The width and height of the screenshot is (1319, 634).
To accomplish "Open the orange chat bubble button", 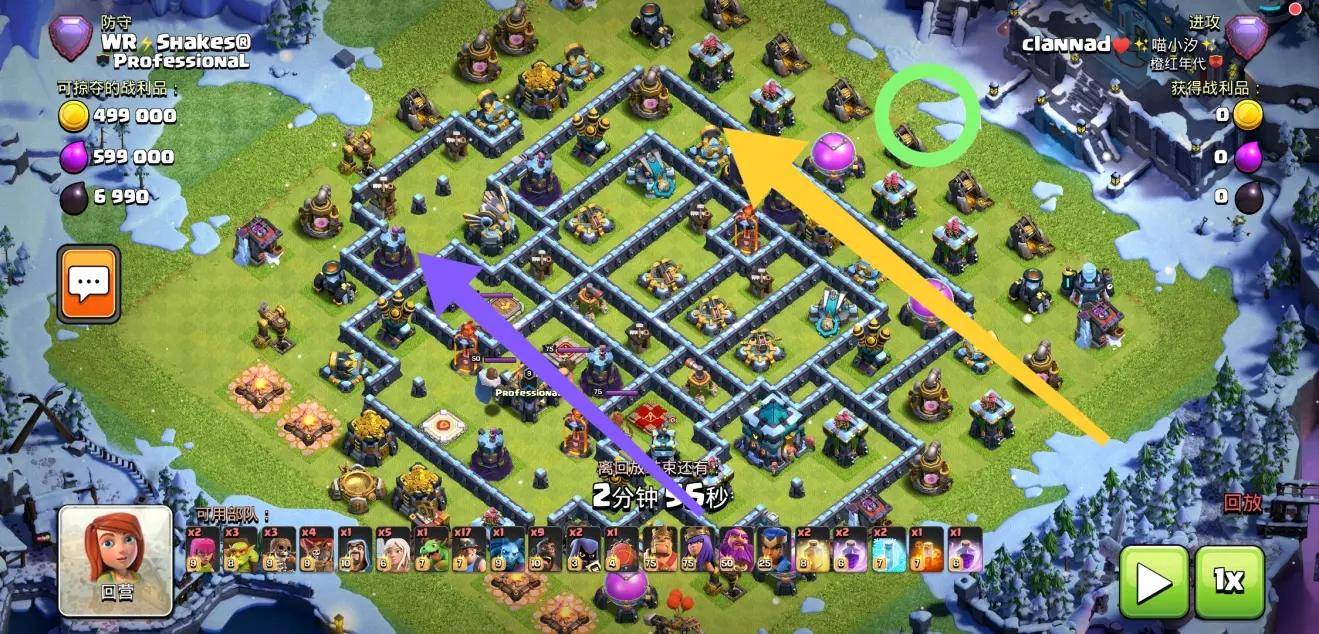I will [x=89, y=284].
